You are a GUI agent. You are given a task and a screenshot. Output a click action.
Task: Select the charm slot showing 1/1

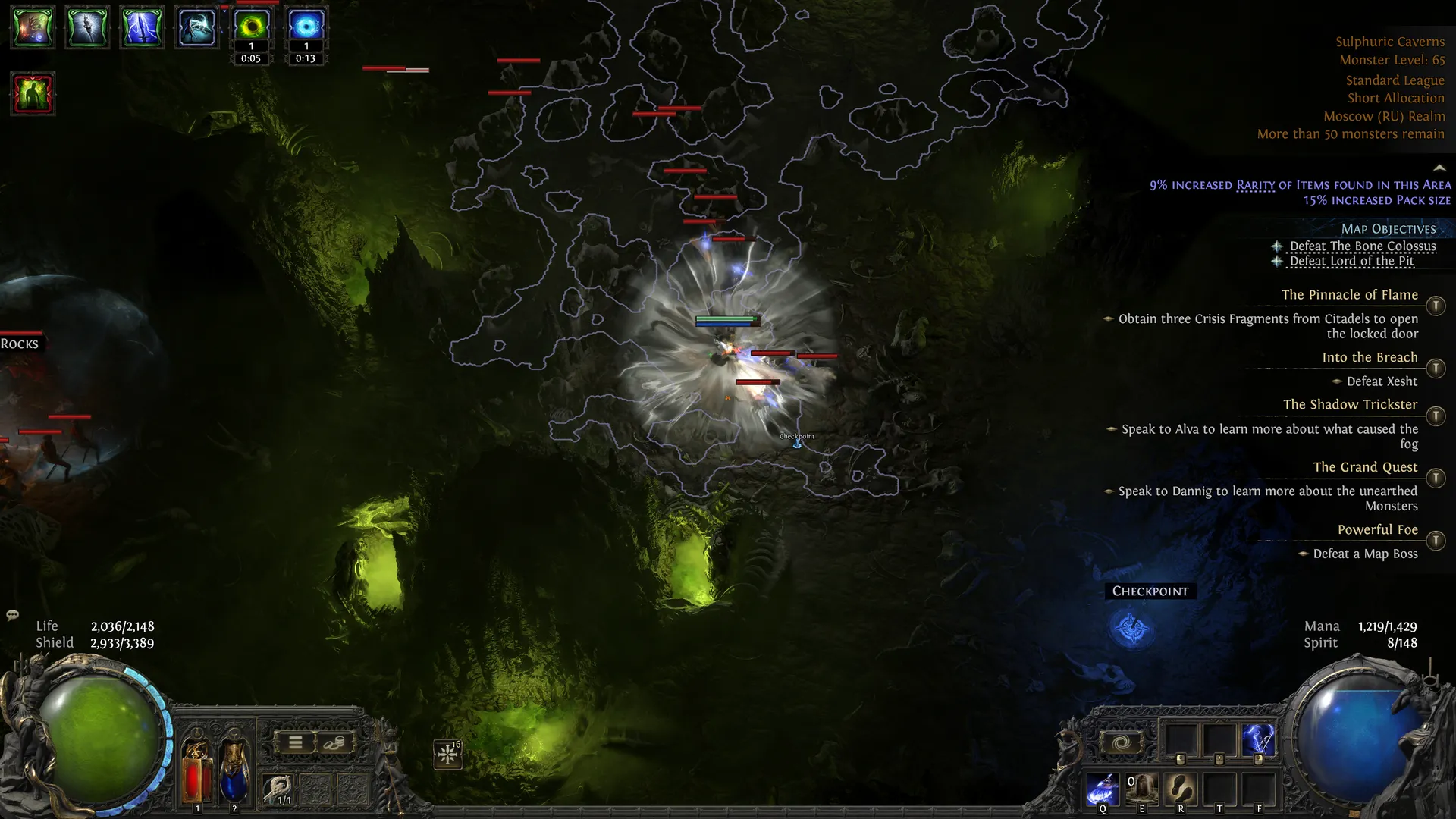coord(278,789)
